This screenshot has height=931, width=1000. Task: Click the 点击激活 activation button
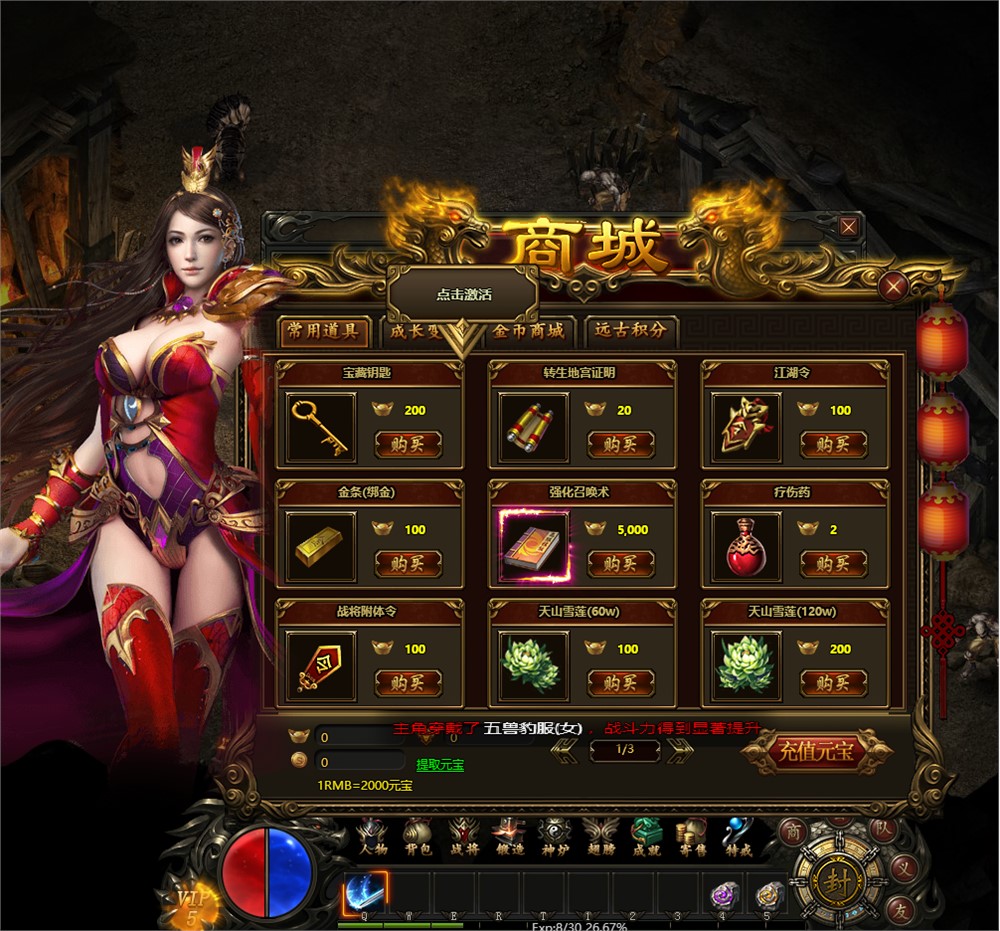click(x=463, y=295)
